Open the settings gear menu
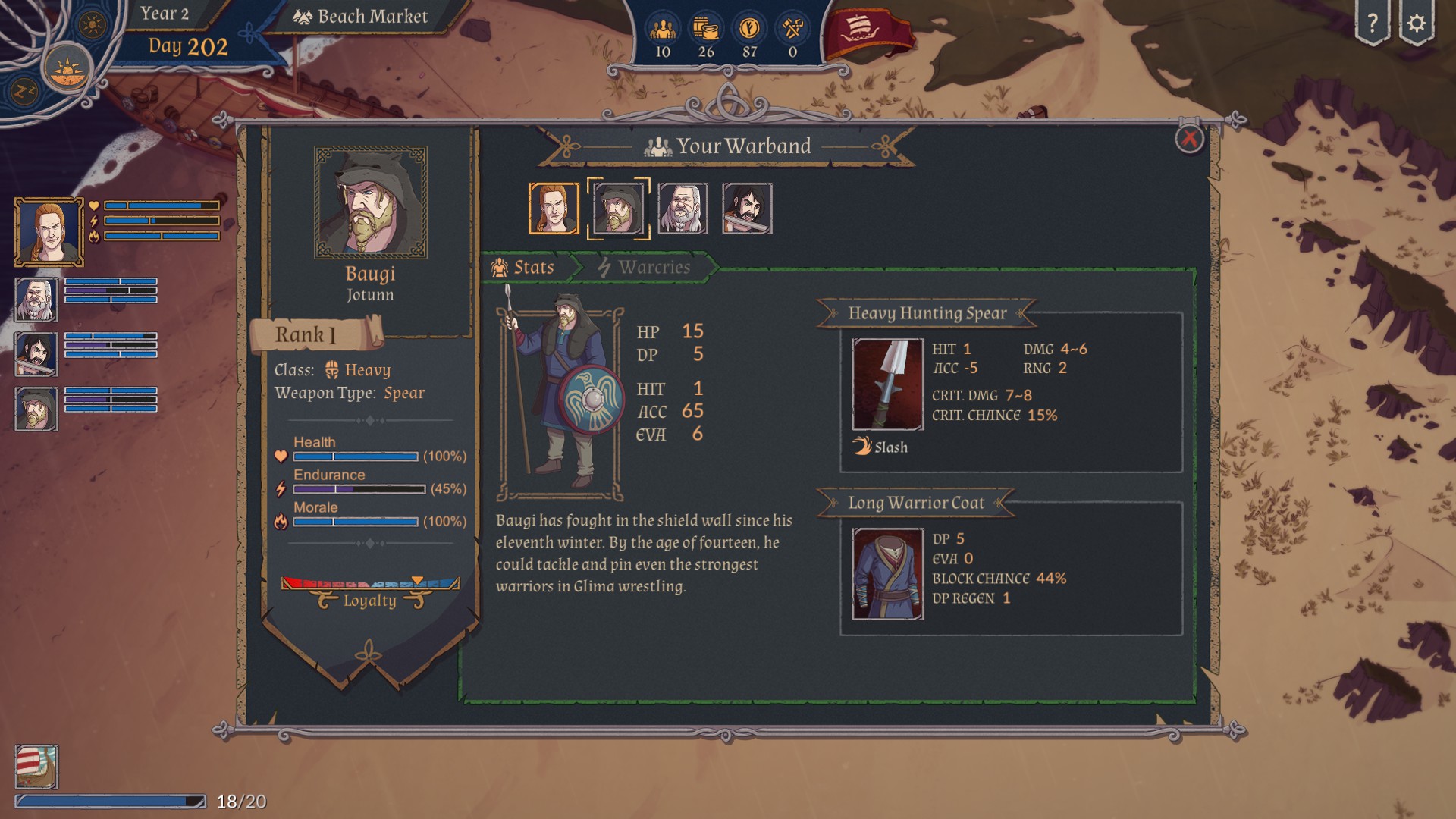The image size is (1456, 819). 1416,24
